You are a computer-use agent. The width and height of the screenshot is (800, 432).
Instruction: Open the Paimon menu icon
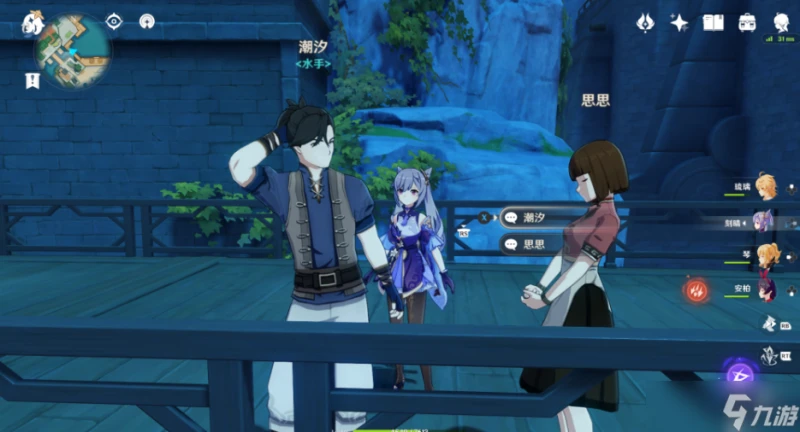tap(33, 21)
